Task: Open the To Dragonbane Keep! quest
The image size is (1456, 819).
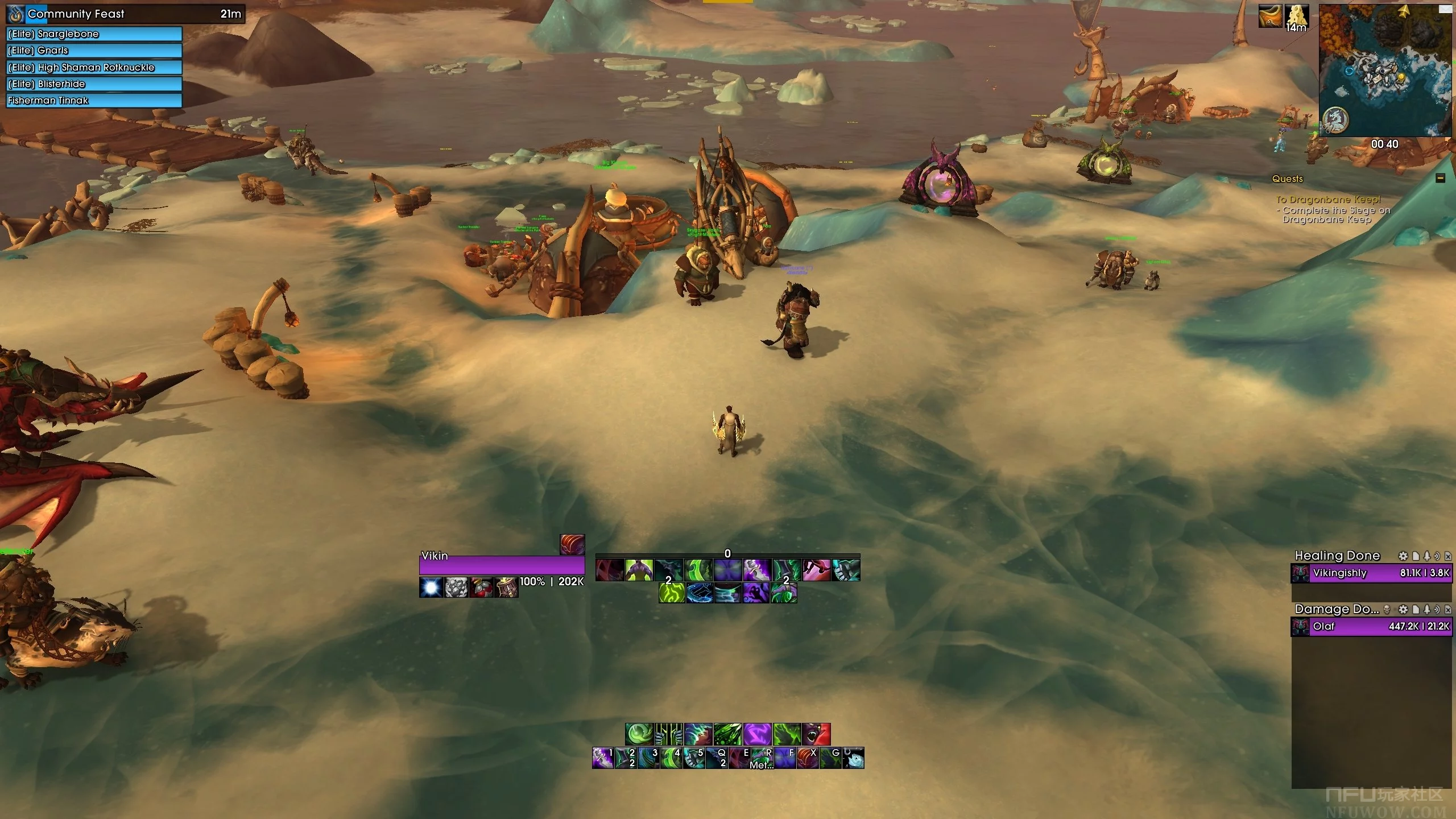Action: (1328, 200)
